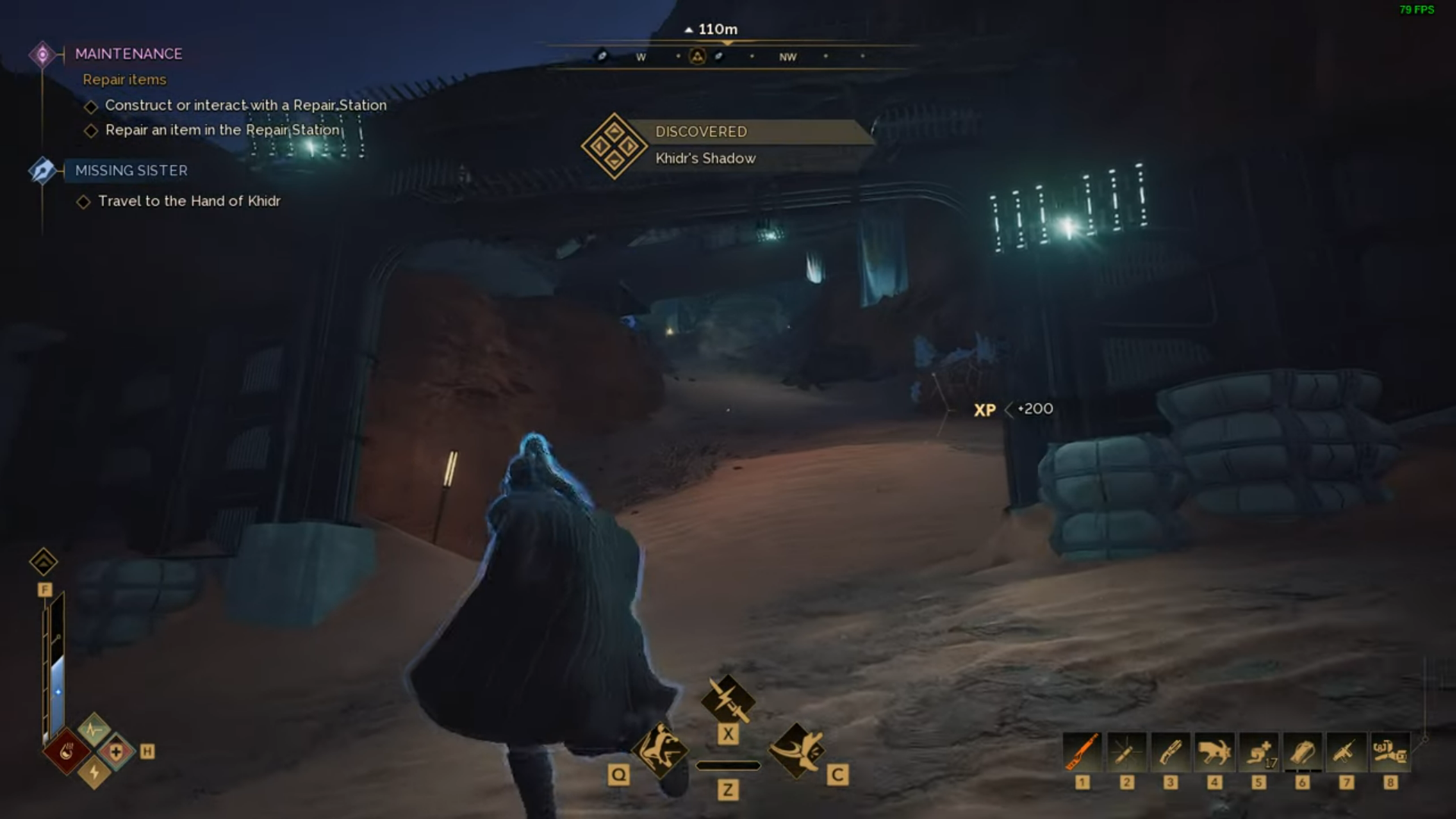Image resolution: width=1456 pixels, height=819 pixels.
Task: Select the submachine gun in hotbar slot 7
Action: pyautogui.click(x=1347, y=753)
